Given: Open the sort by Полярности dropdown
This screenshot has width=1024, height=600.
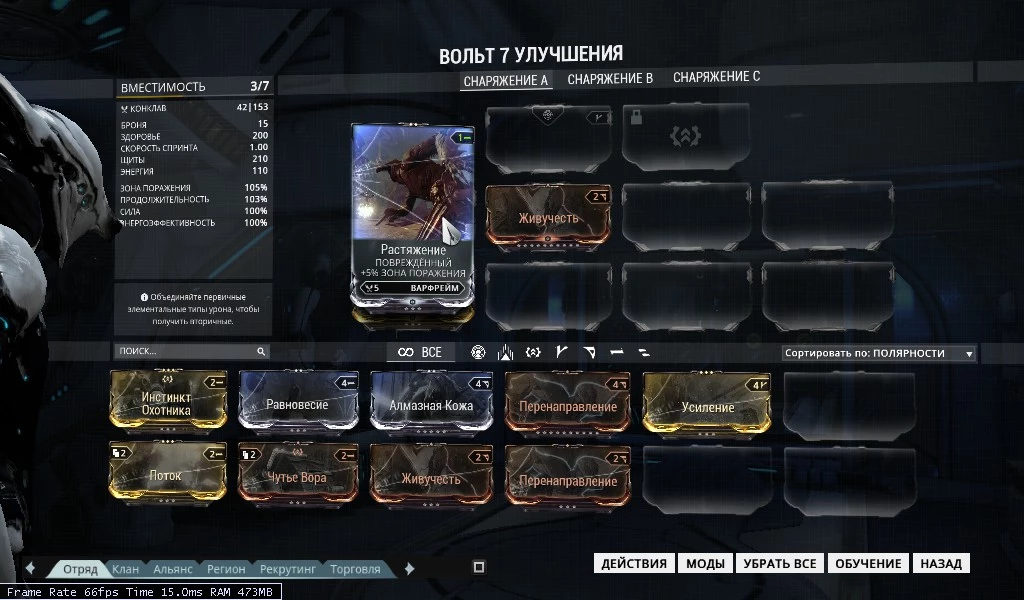Looking at the screenshot, I should click(878, 353).
